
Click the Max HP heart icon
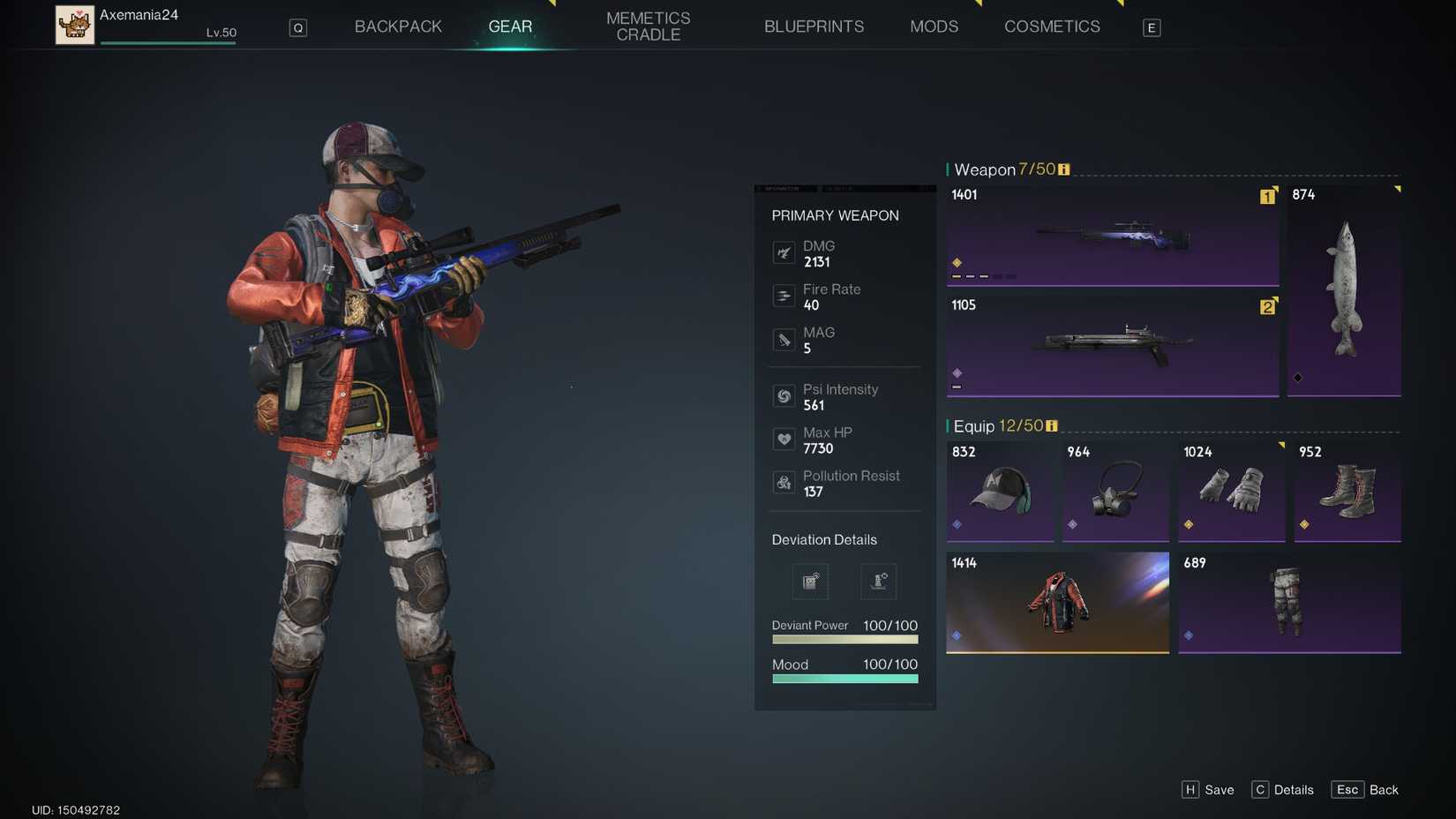(x=784, y=440)
